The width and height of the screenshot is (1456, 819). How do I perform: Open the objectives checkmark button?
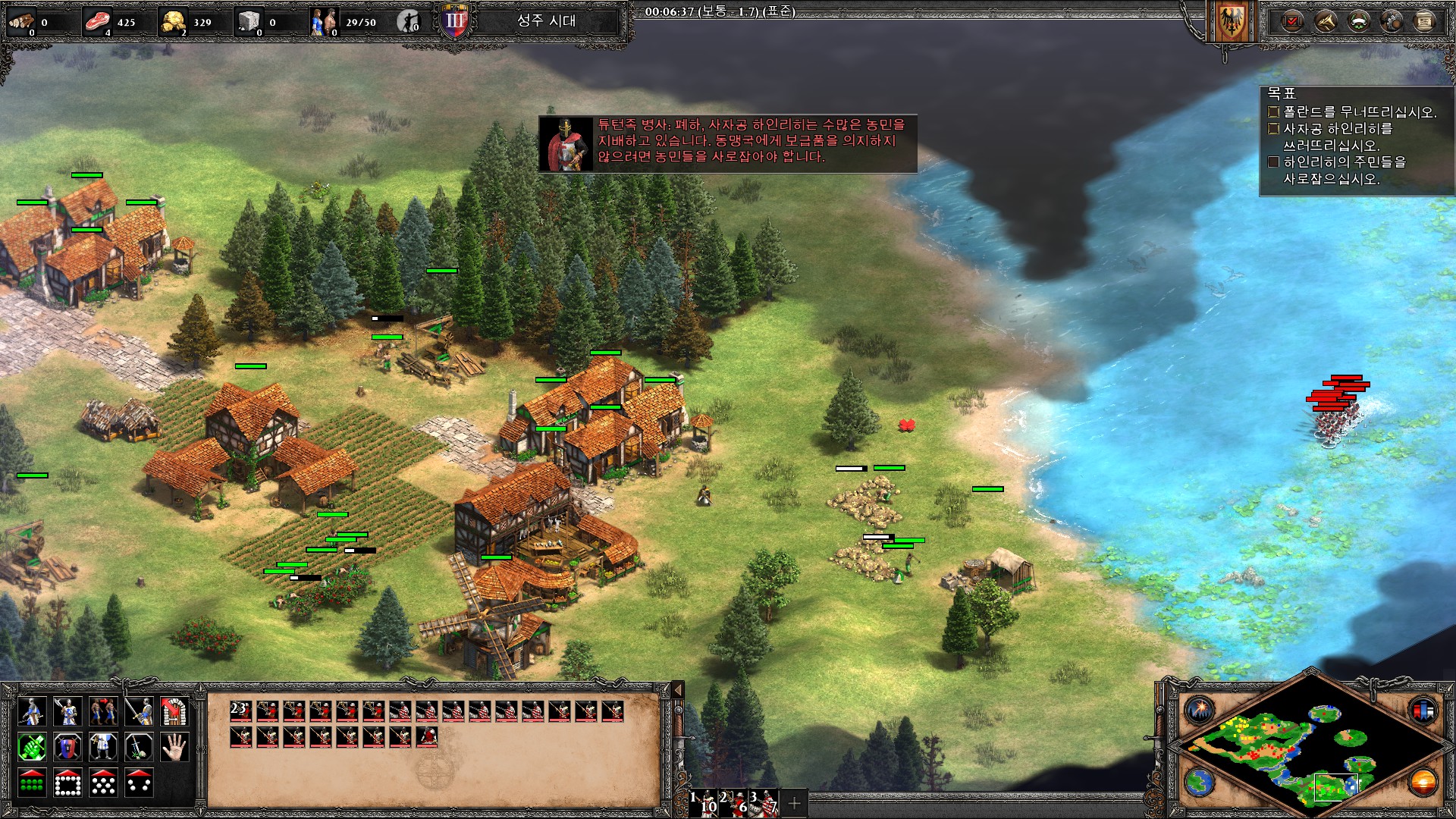coord(1291,21)
